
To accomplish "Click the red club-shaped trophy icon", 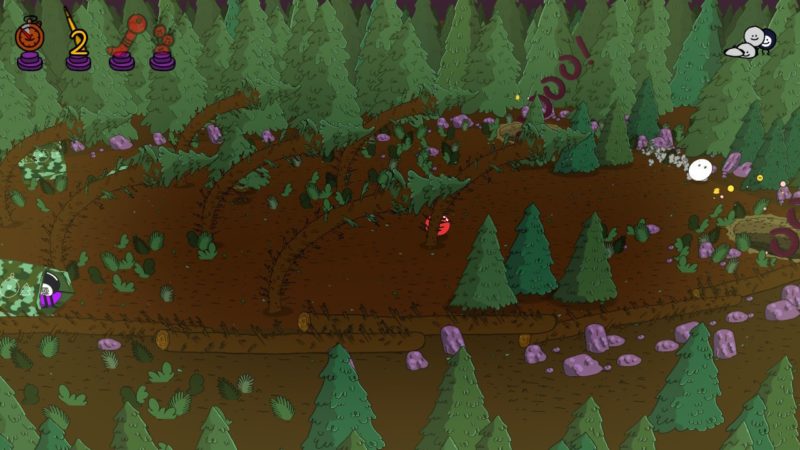I will click(124, 42).
